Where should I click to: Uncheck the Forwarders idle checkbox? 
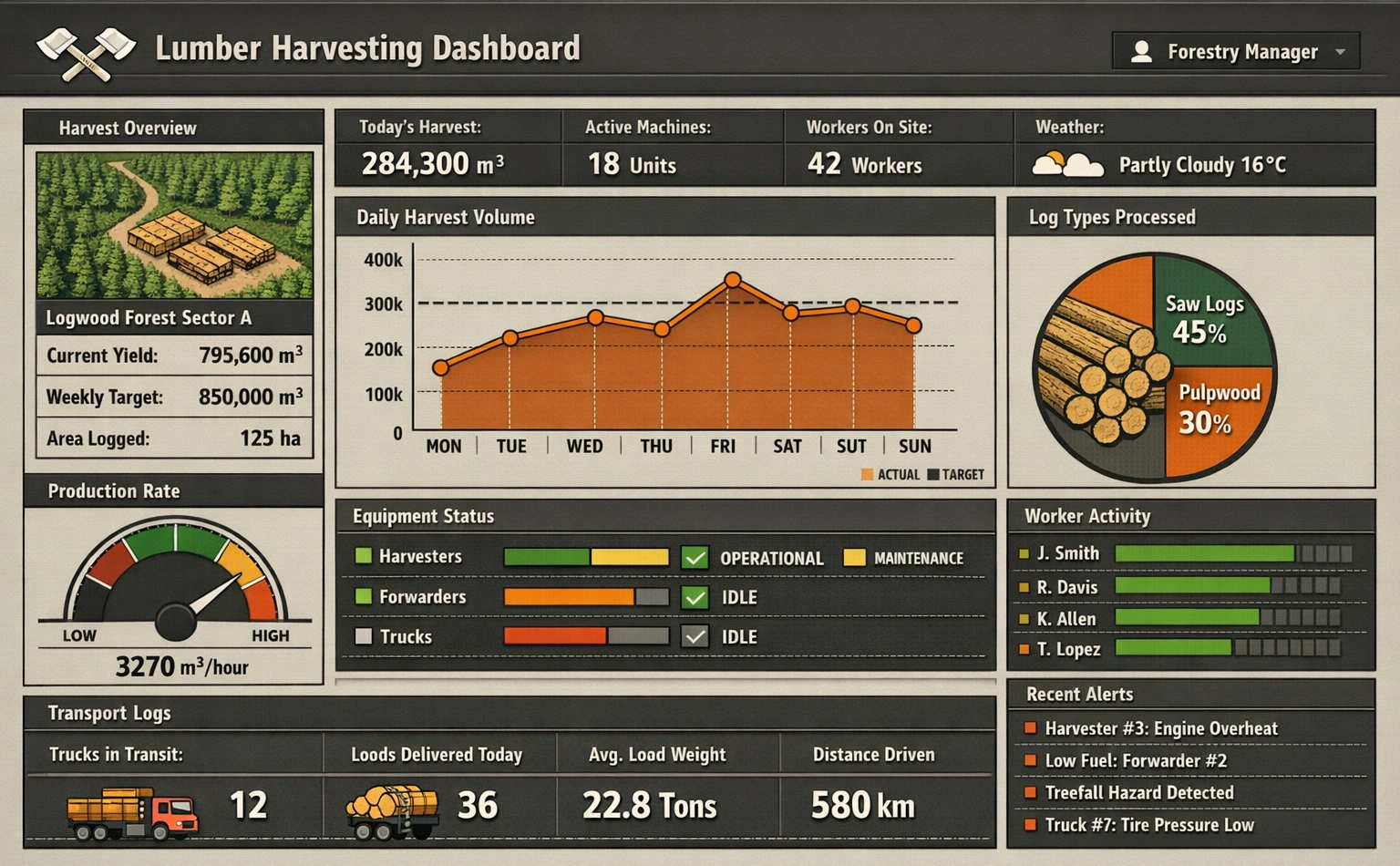click(x=695, y=597)
